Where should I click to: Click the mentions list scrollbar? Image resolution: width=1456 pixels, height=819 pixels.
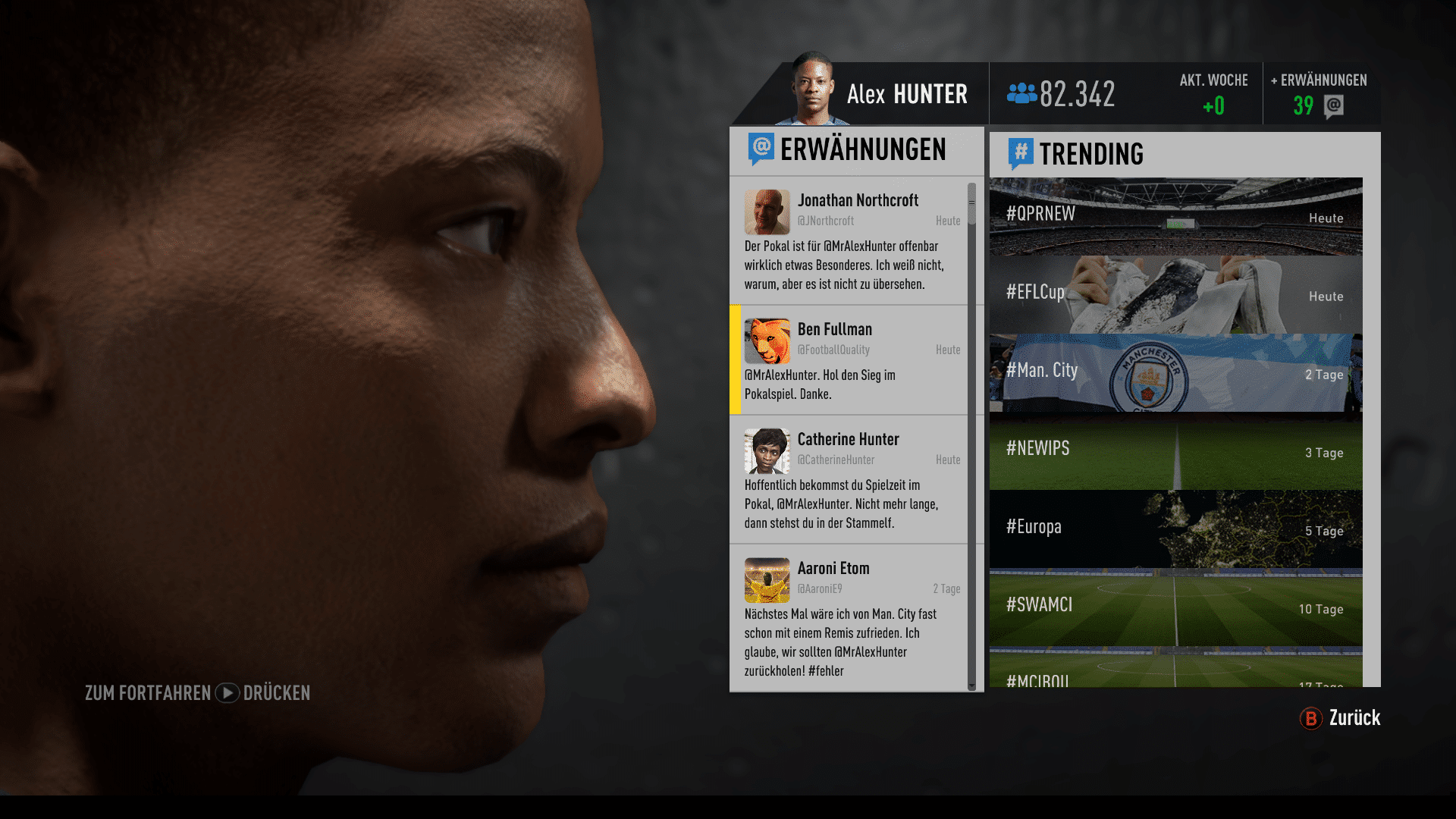[971, 436]
